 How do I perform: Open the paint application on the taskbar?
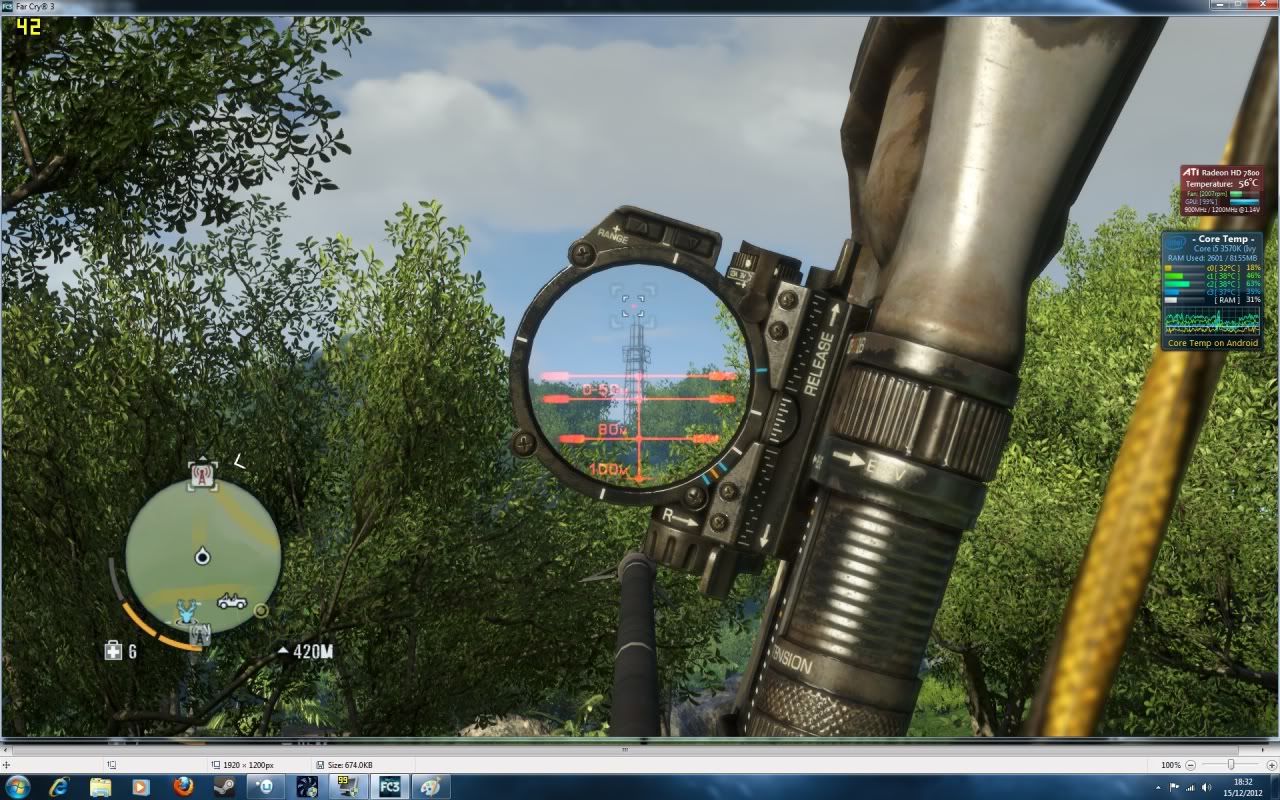[430, 787]
